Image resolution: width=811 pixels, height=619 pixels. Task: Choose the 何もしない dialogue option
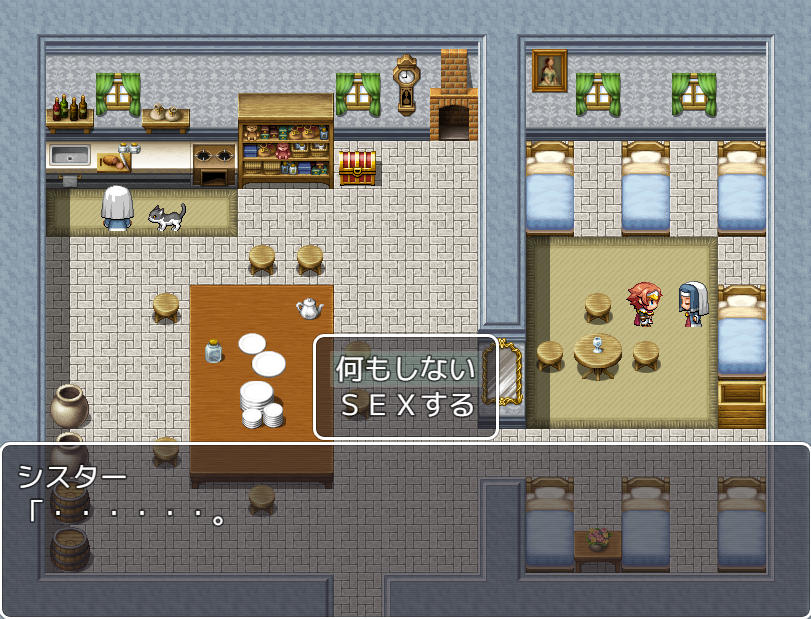405,369
